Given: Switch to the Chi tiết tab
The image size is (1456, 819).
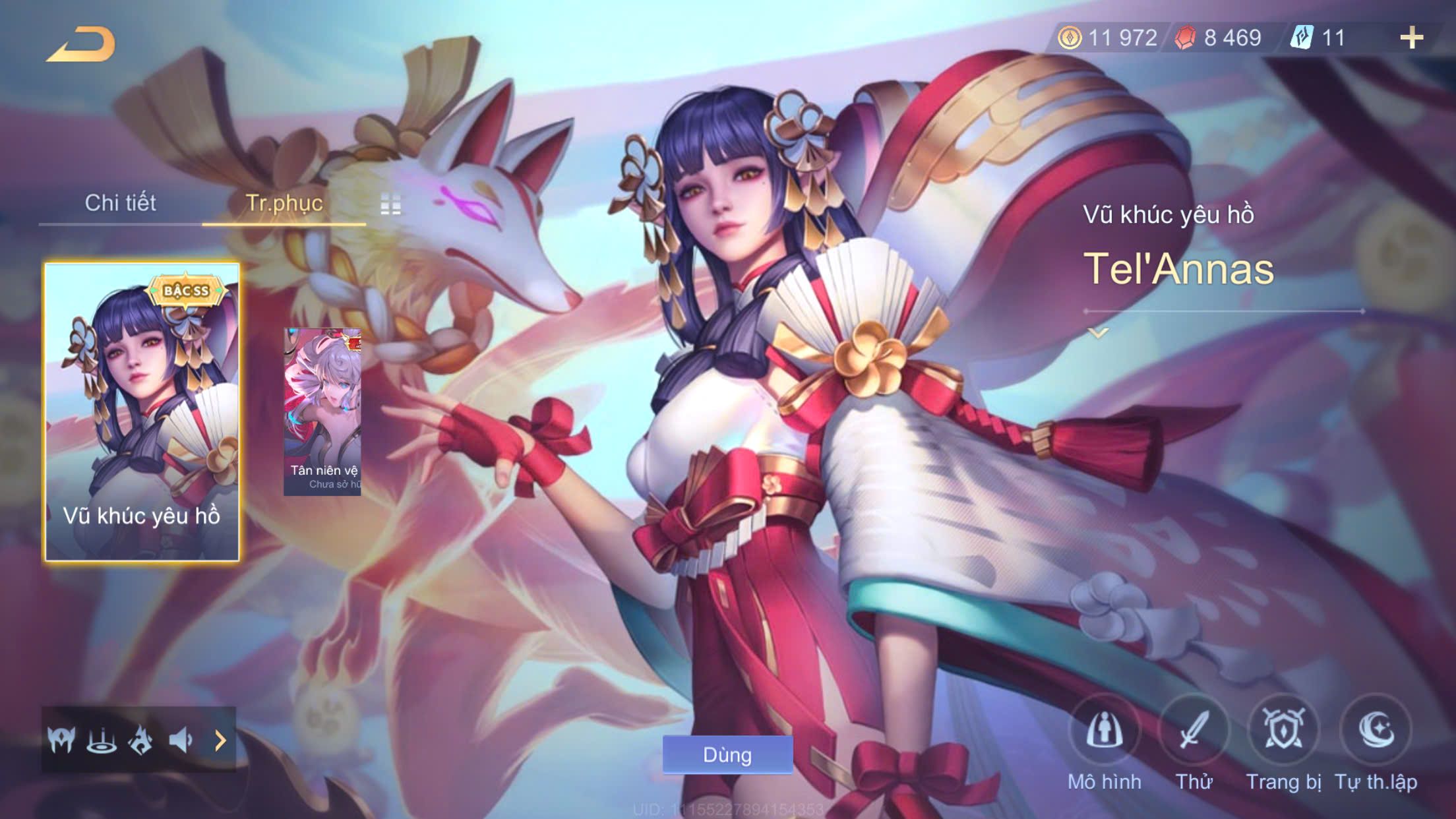Looking at the screenshot, I should pos(120,202).
